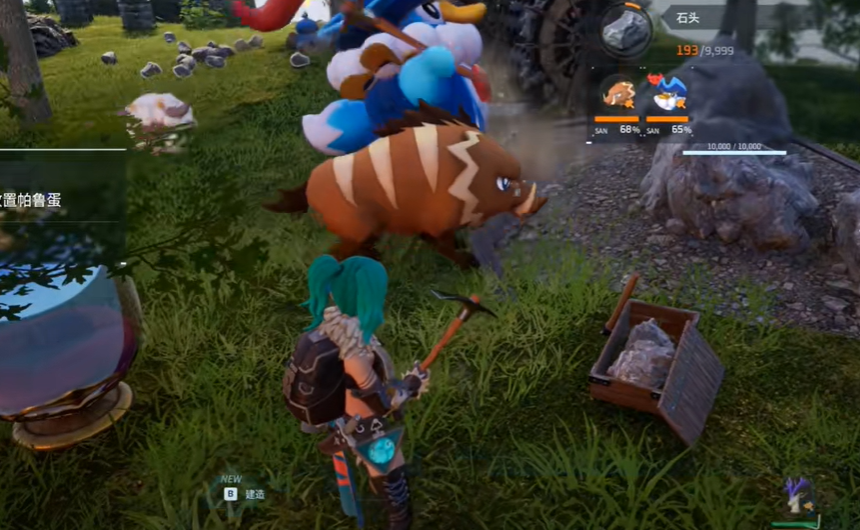Select the blue penguin Pal portrait

point(667,94)
